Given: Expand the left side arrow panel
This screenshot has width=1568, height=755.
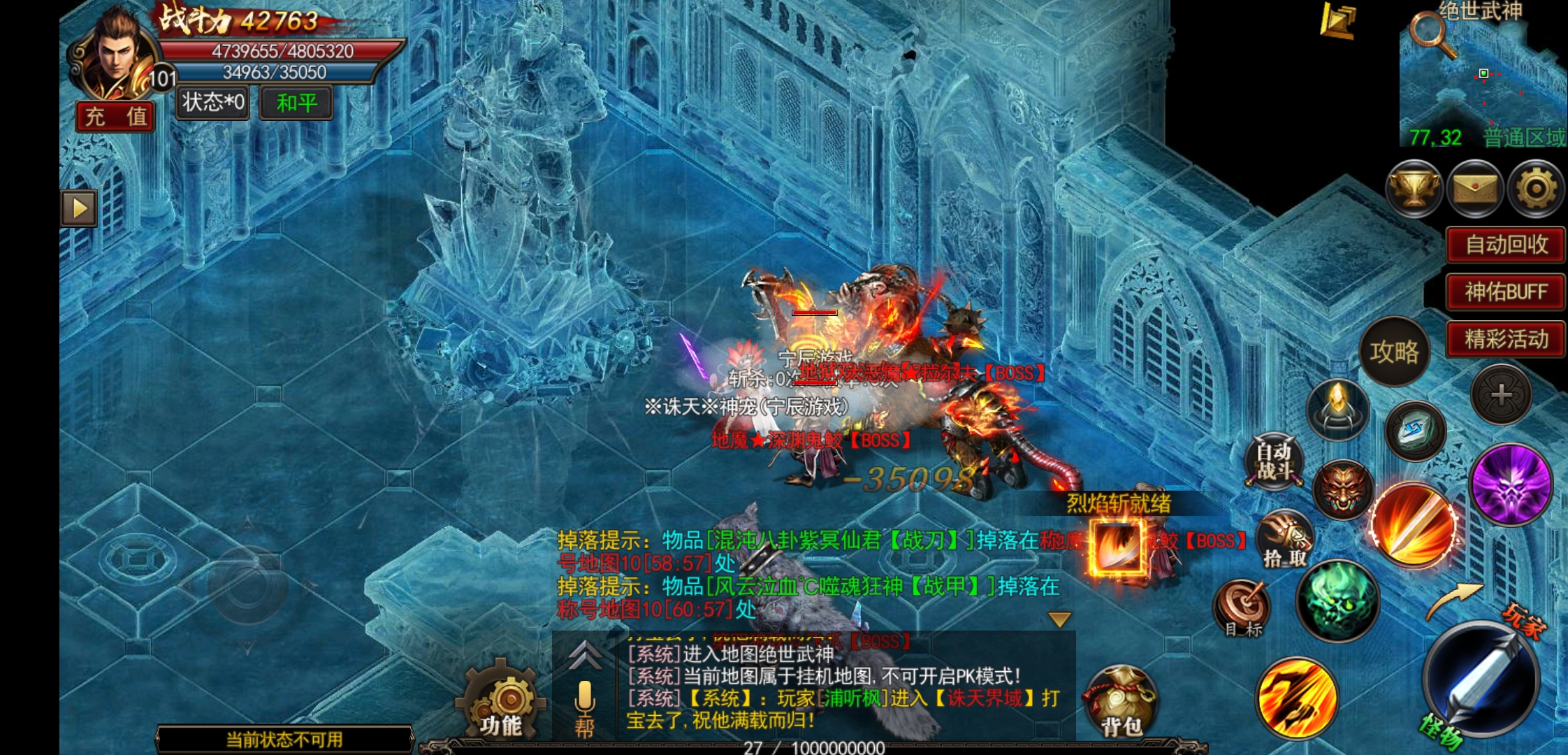Looking at the screenshot, I should point(79,208).
